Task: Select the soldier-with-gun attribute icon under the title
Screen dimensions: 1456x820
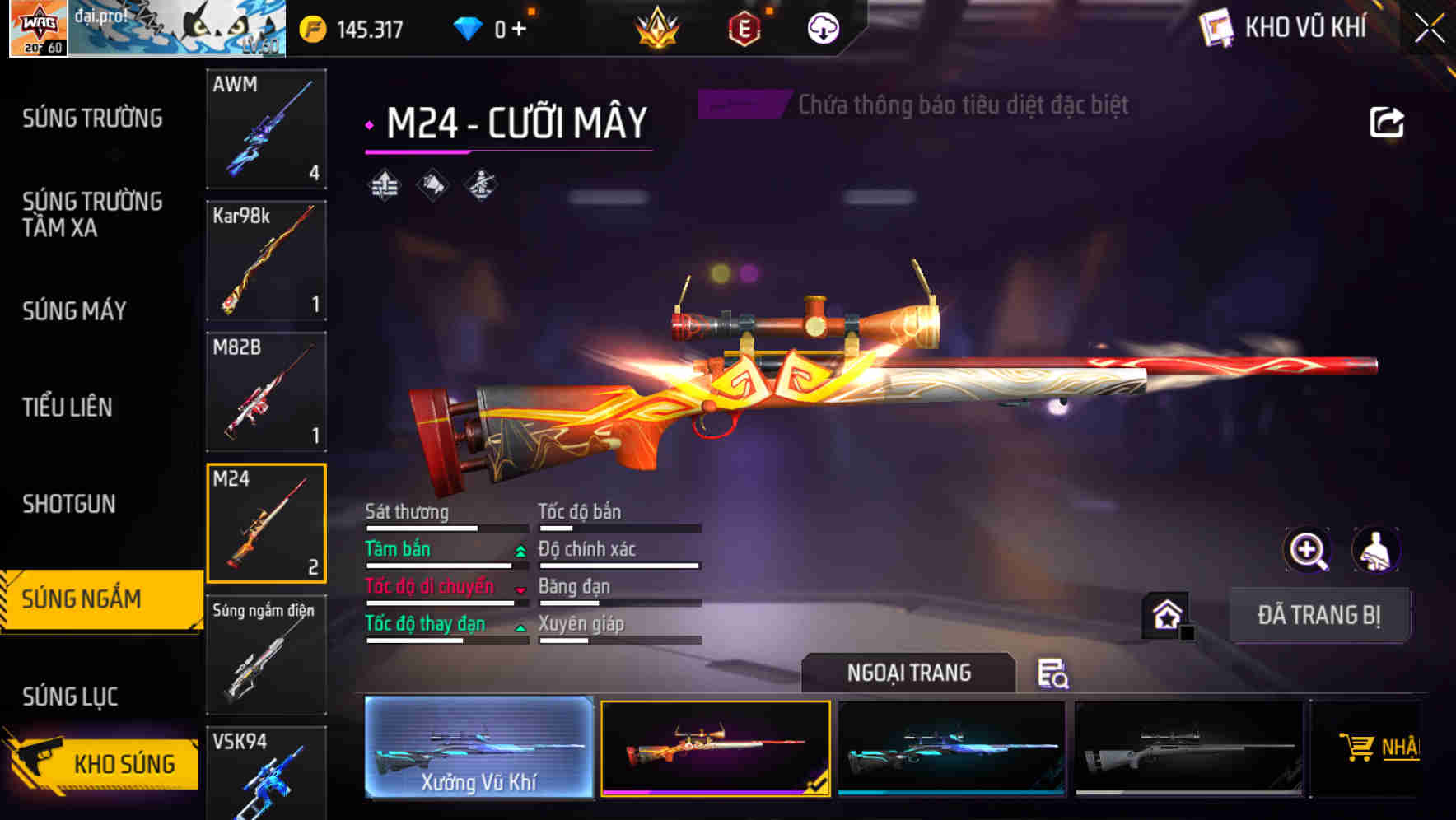Action: point(482,184)
